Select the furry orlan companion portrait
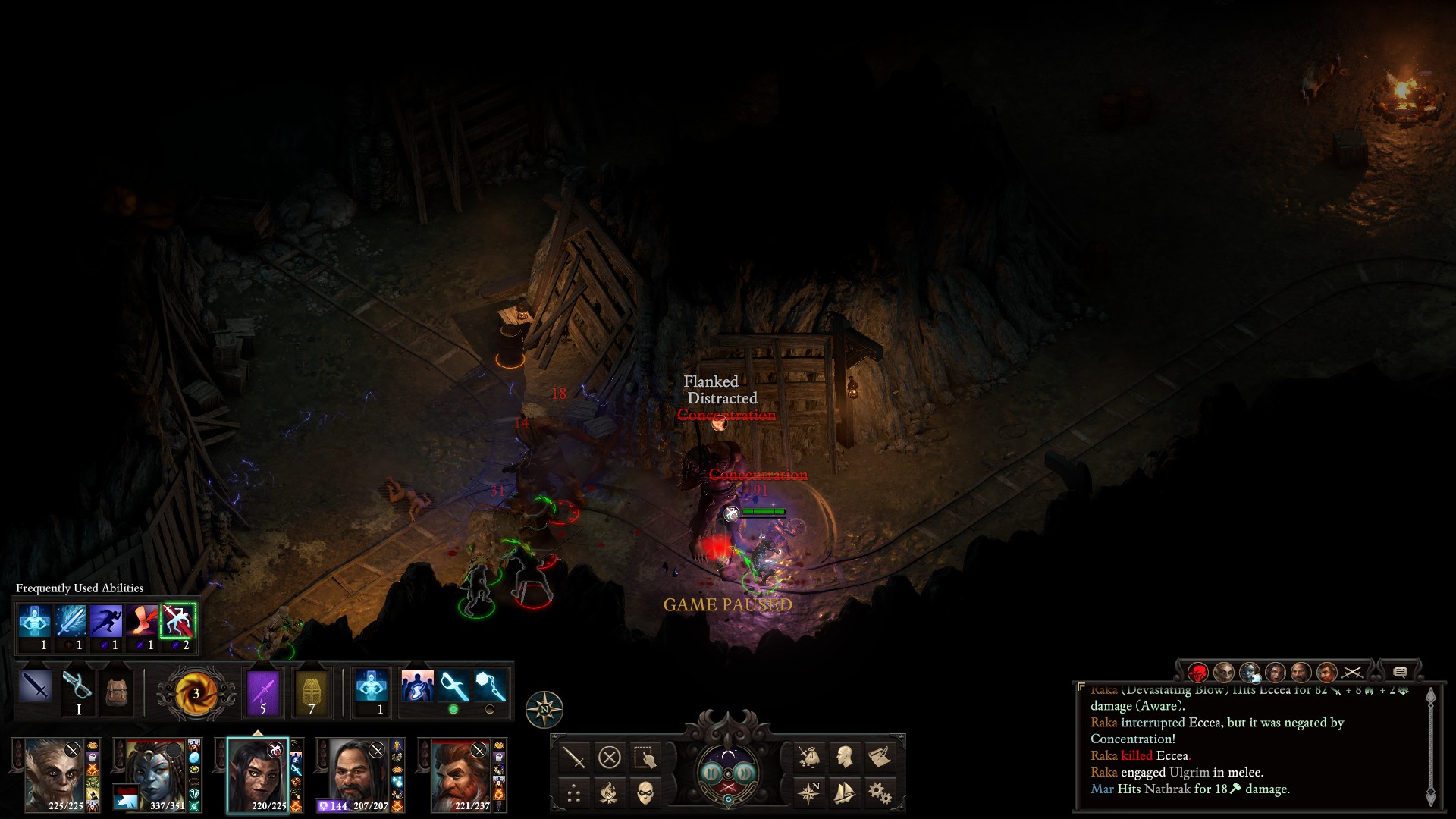Screen dimensions: 1456x819 [x=54, y=775]
